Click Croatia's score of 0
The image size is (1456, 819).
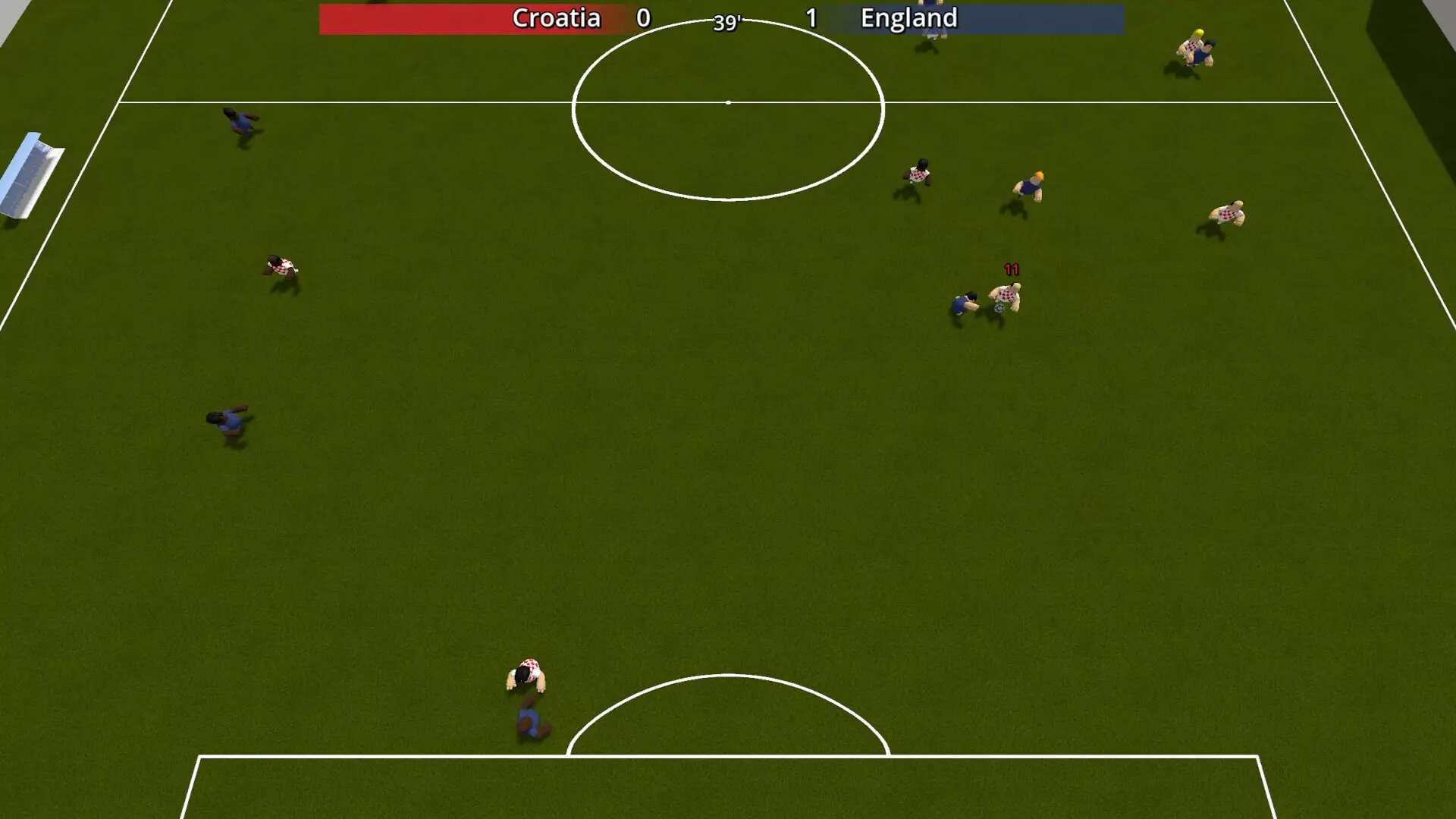(x=643, y=18)
